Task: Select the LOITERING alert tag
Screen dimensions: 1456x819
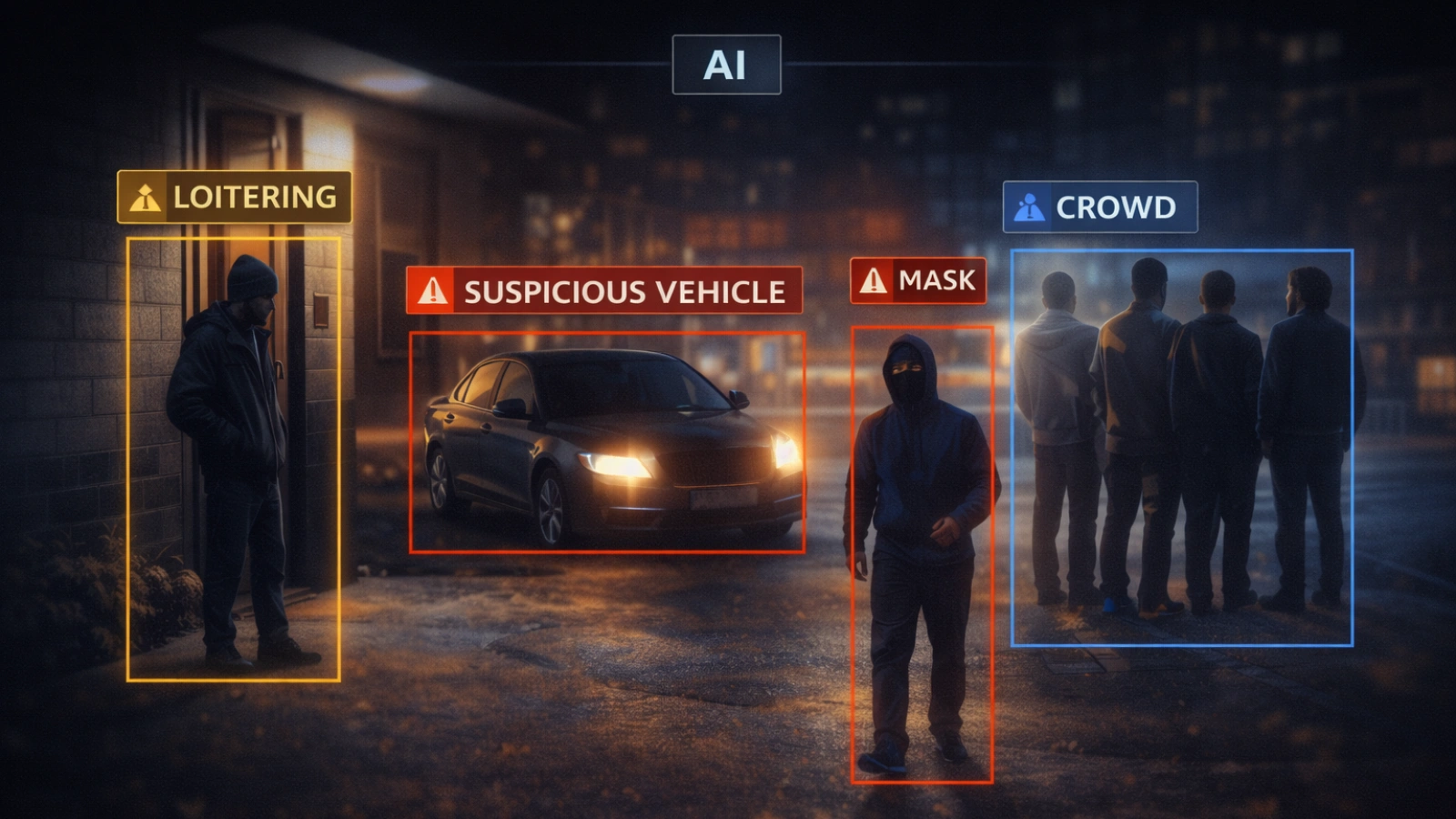Action: (234, 197)
